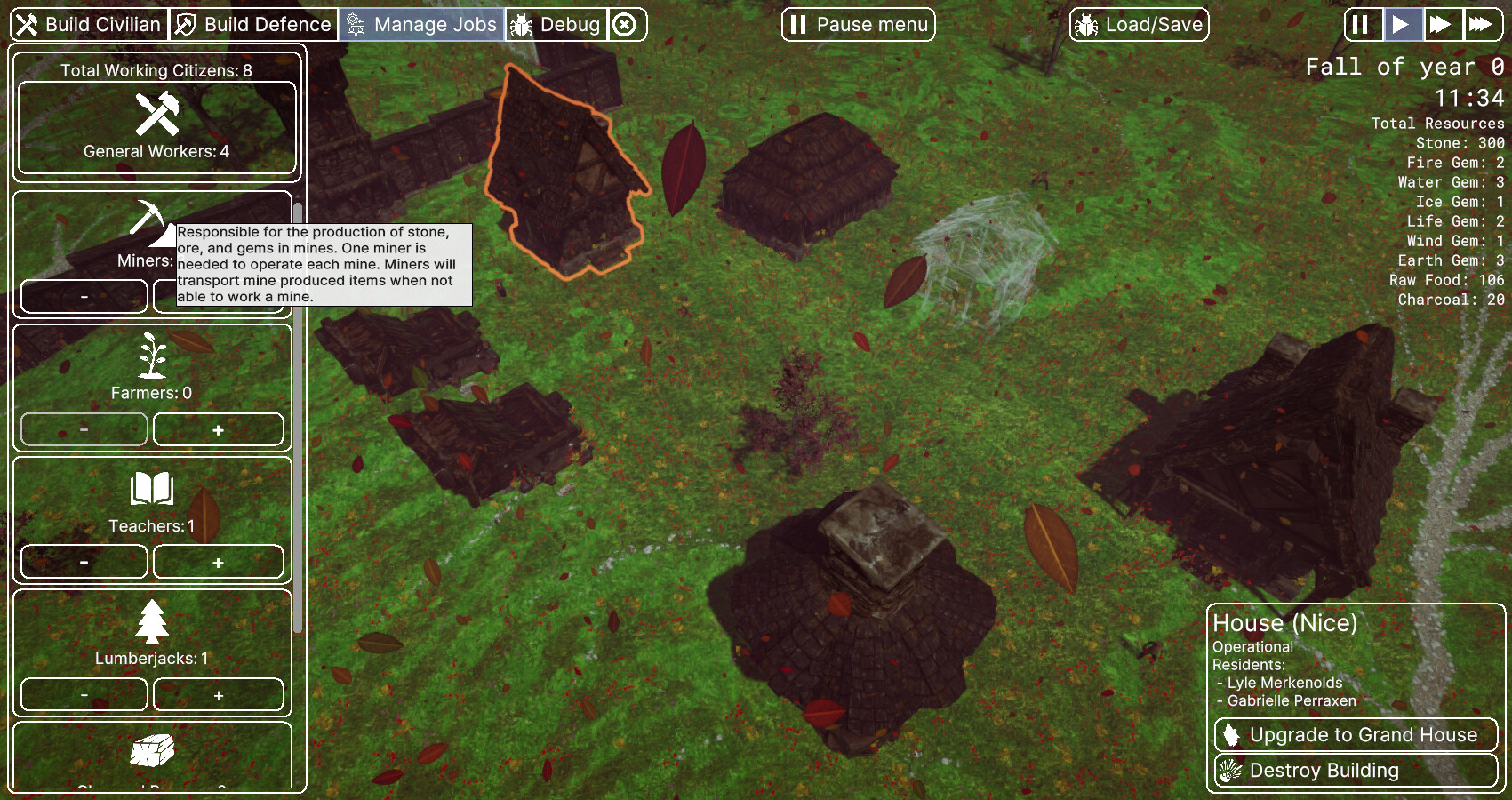This screenshot has width=1512, height=800.
Task: Remove a farmer with the minus button
Action: (84, 430)
